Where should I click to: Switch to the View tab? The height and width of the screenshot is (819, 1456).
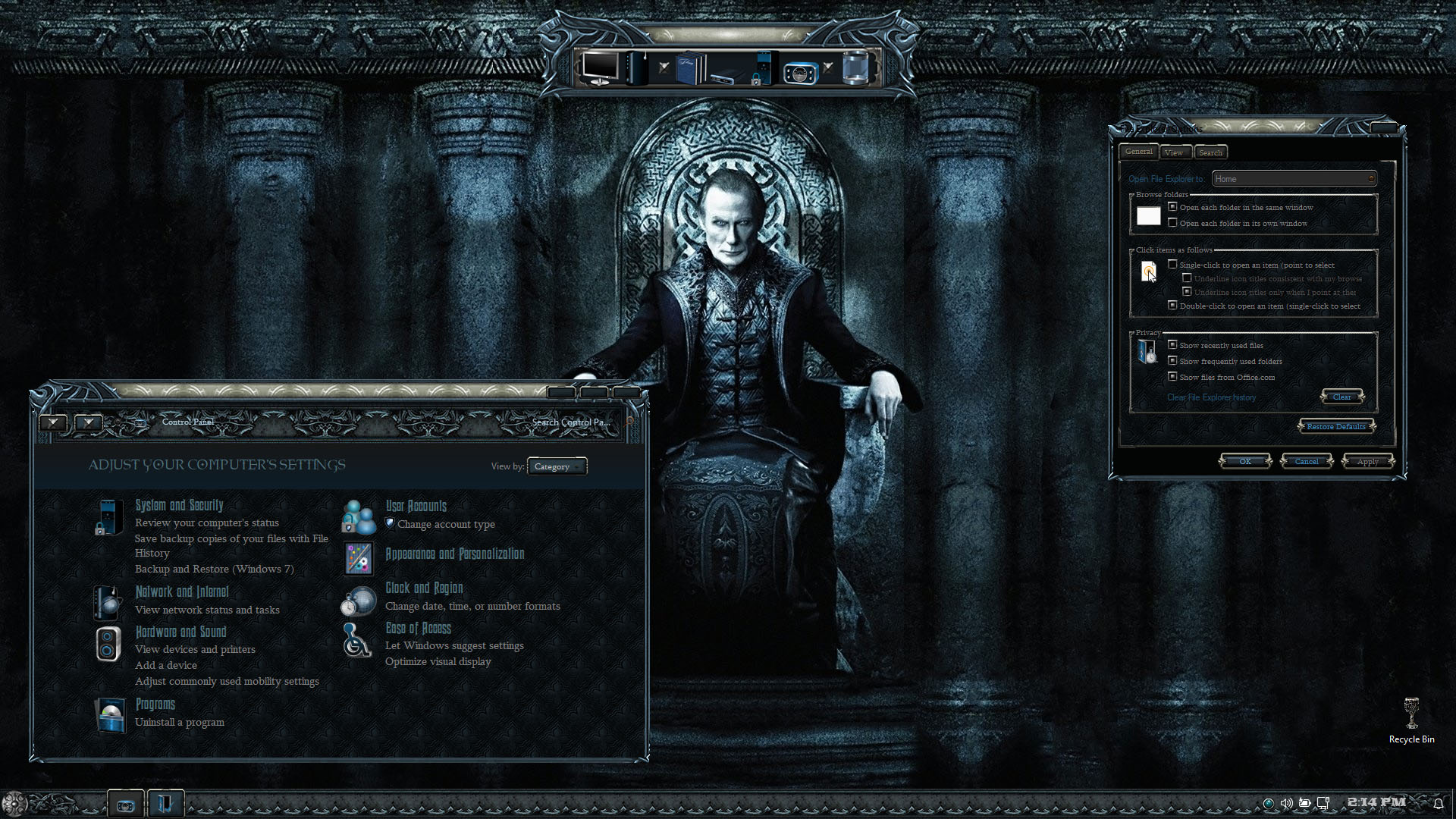point(1173,152)
